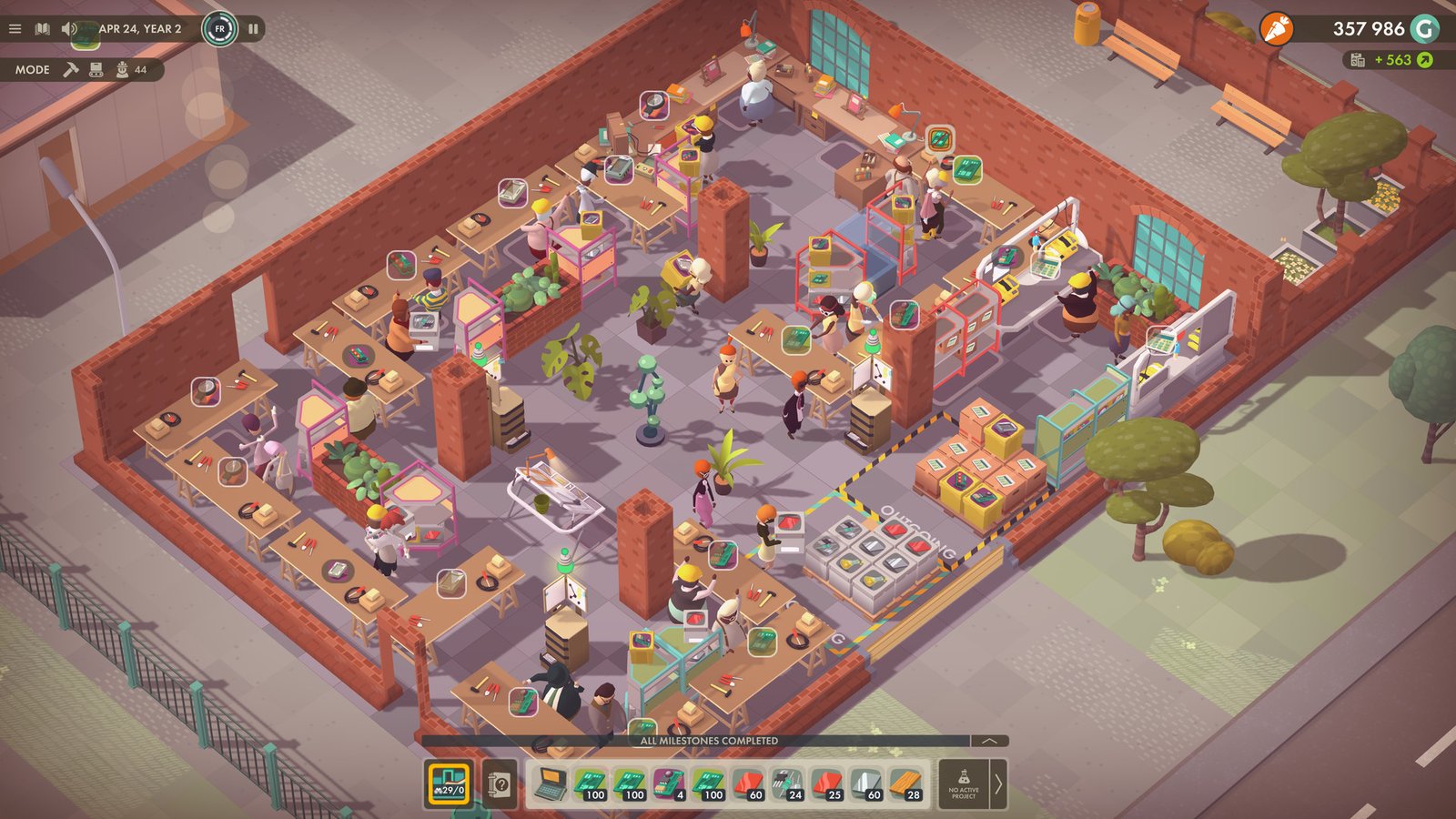This screenshot has width=1456, height=819.
Task: Toggle the FR game speed dial
Action: point(219,28)
